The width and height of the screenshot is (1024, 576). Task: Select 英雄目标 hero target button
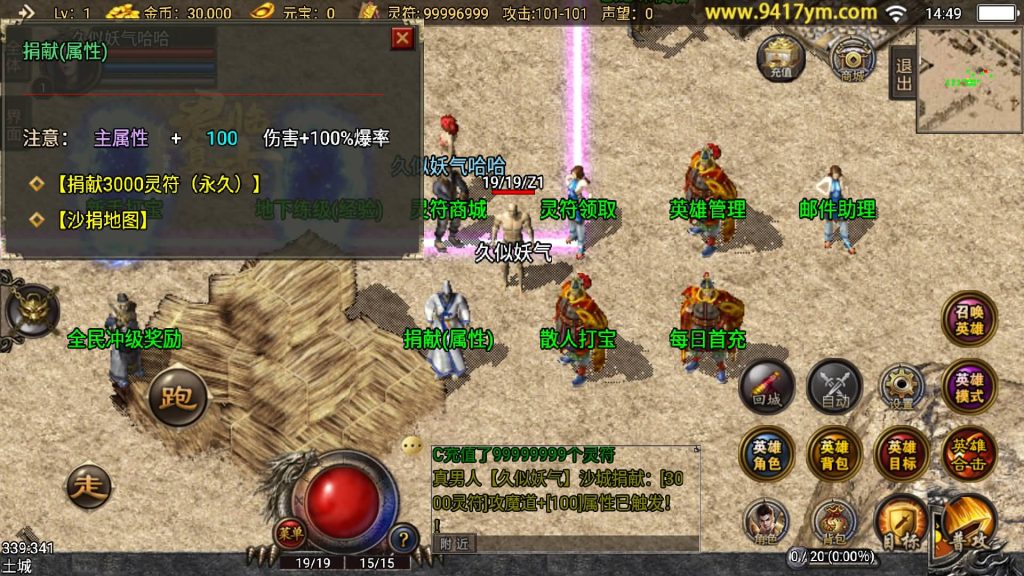902,454
